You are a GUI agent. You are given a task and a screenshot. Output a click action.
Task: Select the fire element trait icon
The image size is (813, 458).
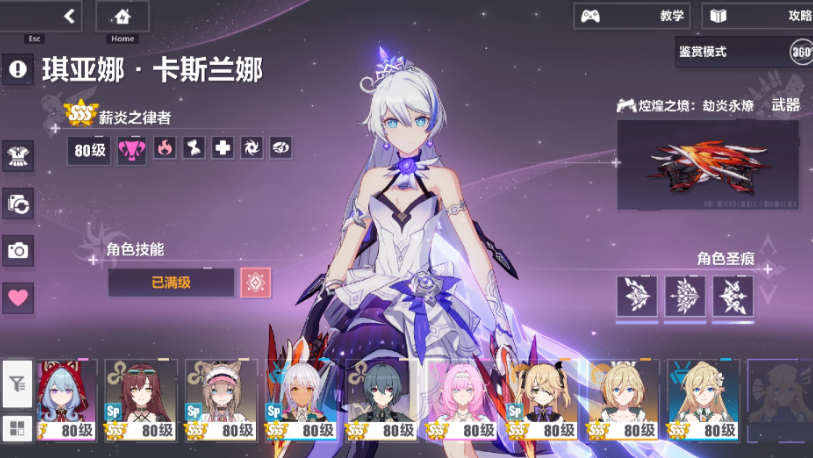[x=165, y=149]
